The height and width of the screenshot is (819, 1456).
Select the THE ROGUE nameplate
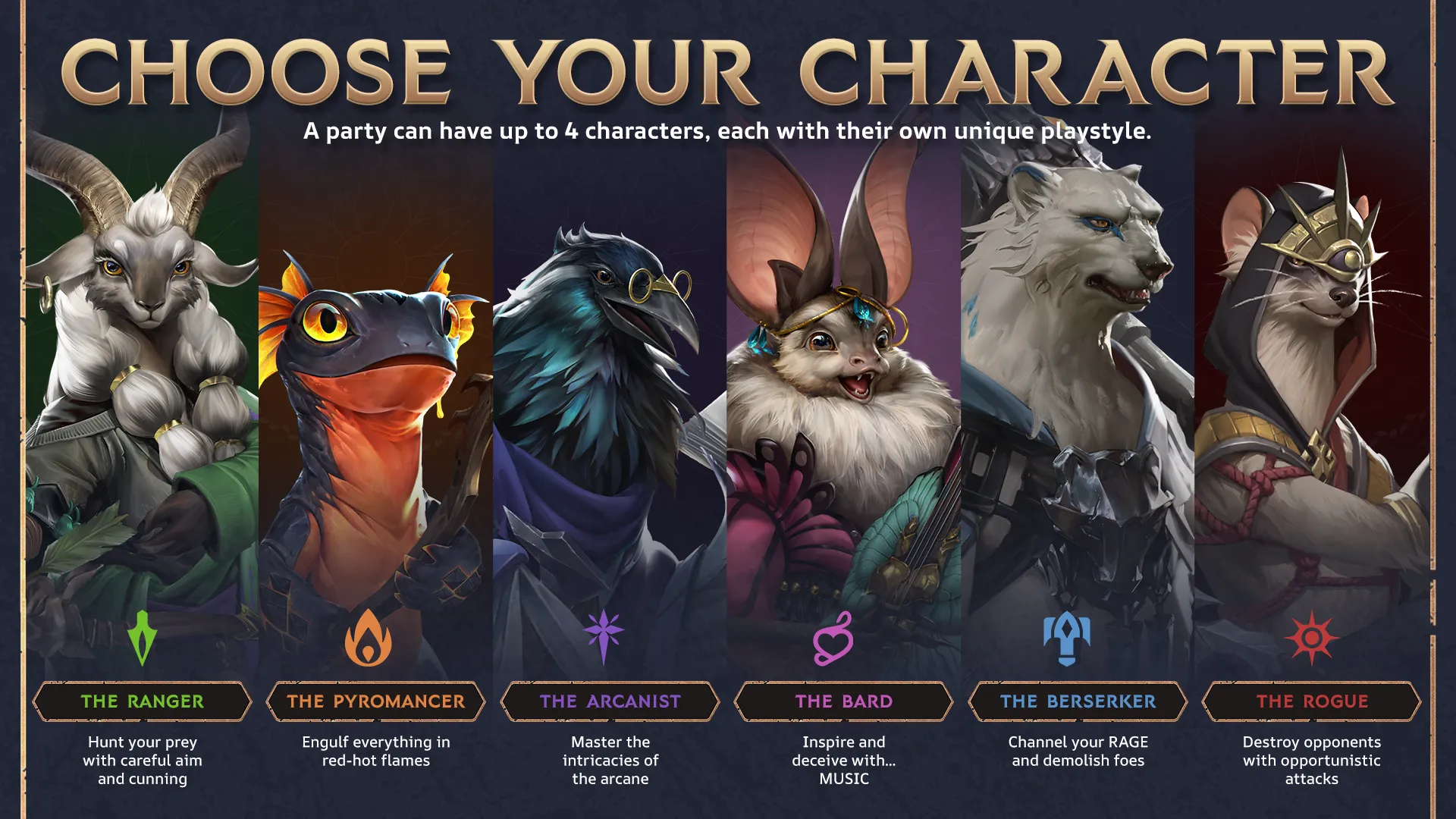point(1310,701)
